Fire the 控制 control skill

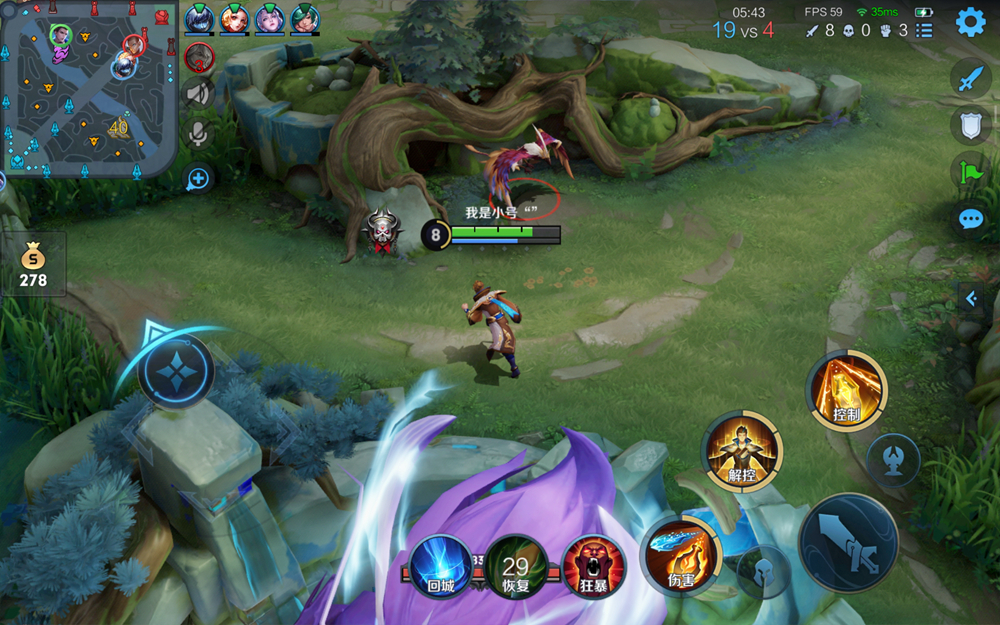tap(846, 391)
